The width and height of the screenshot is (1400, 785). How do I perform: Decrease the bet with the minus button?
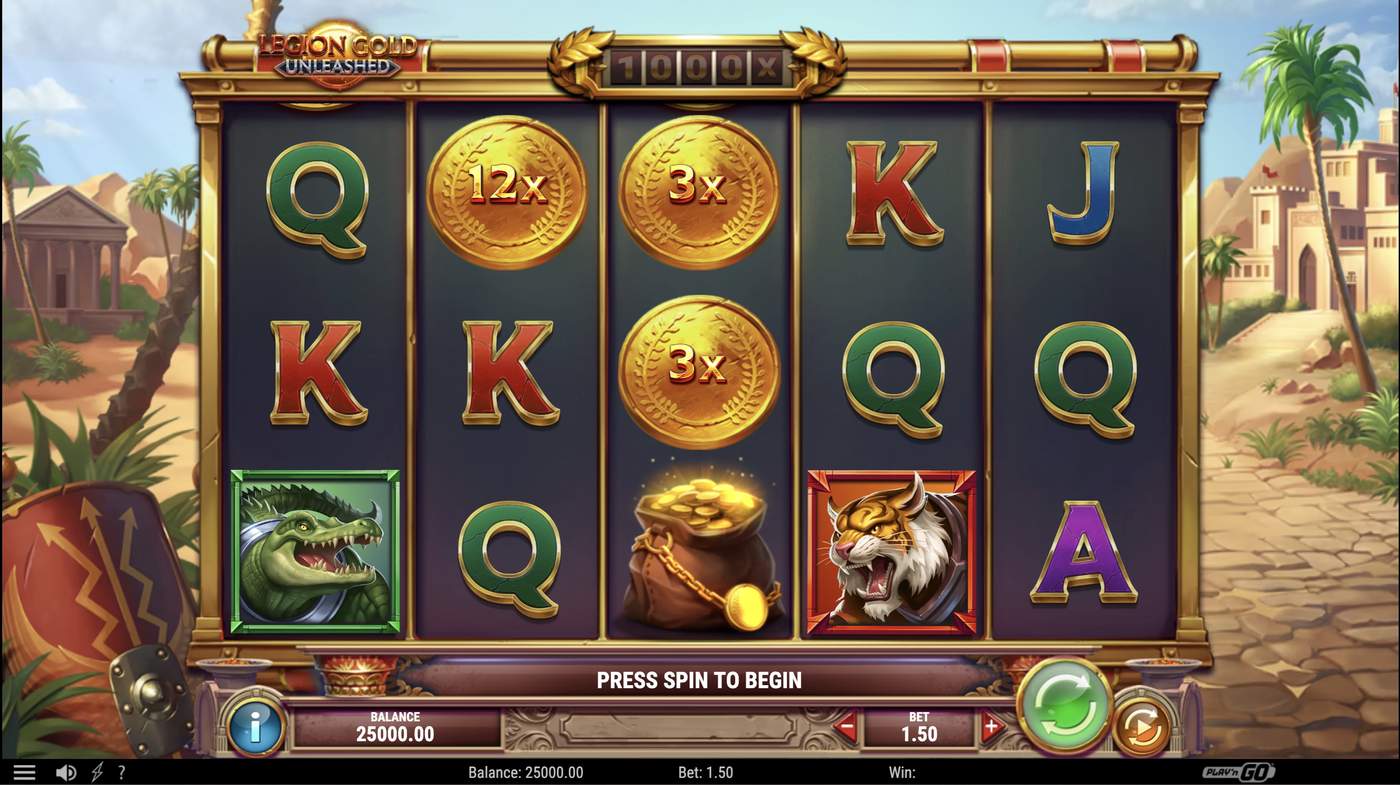point(843,727)
